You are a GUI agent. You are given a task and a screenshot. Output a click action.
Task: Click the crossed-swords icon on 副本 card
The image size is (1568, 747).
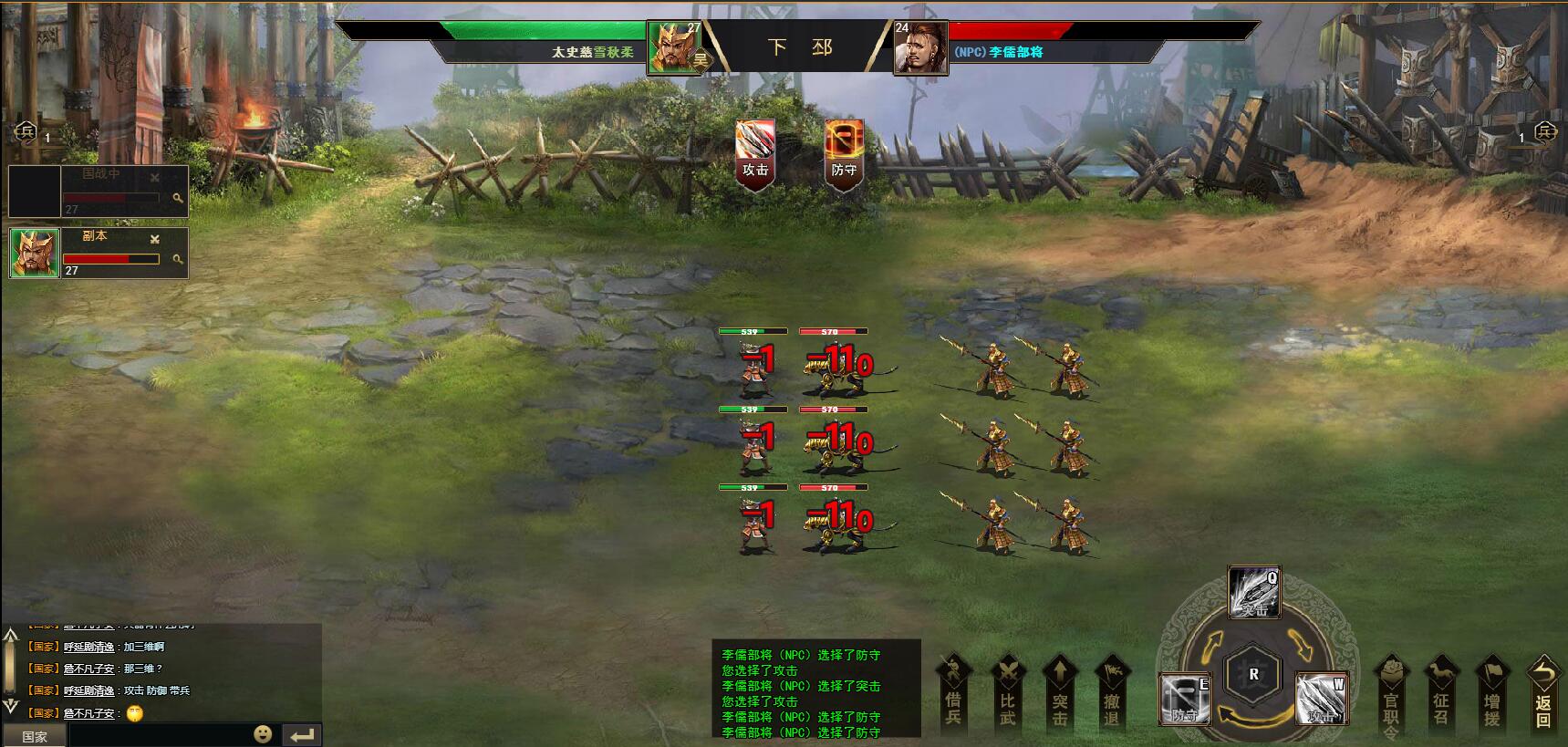click(x=155, y=239)
